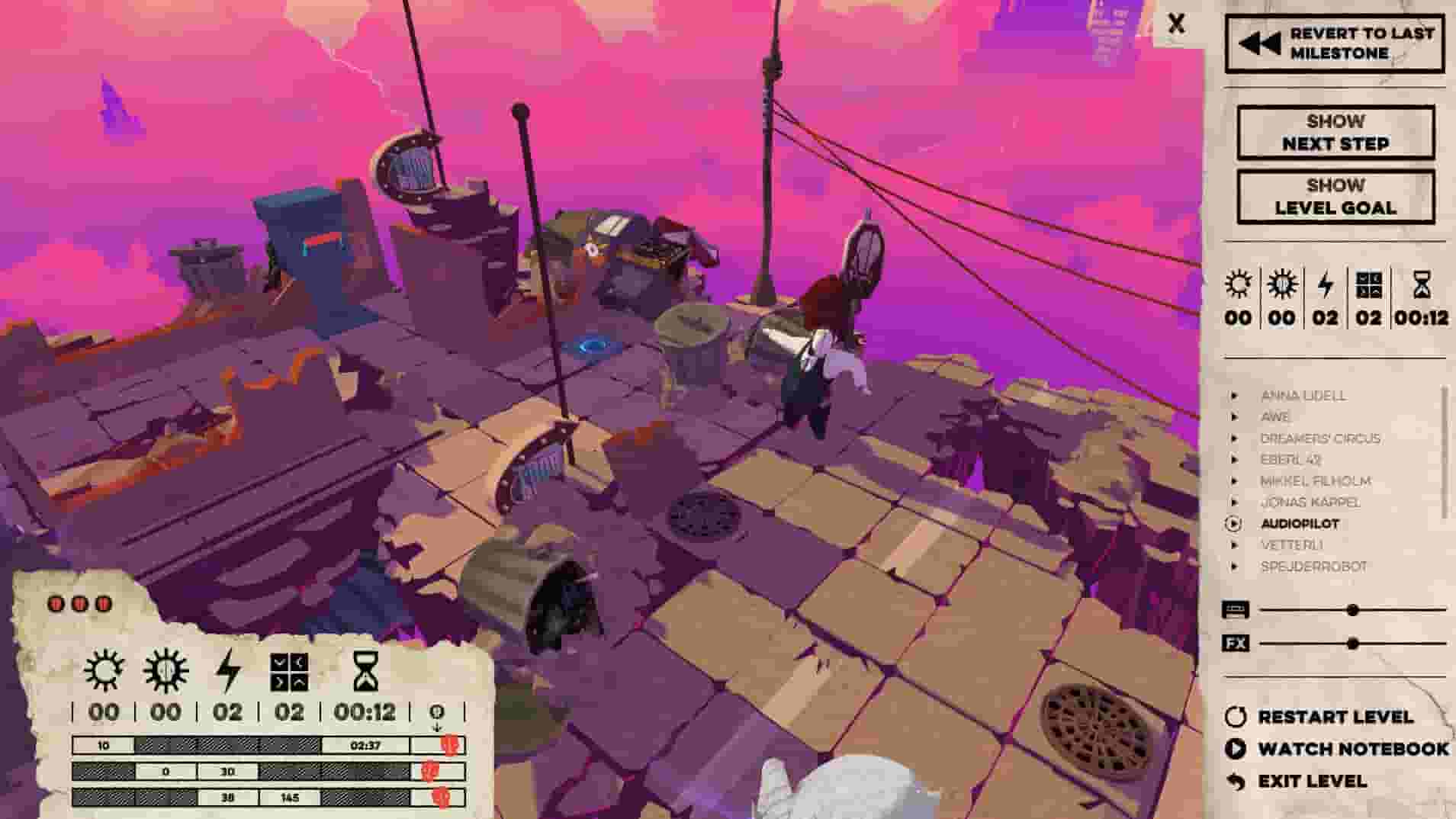
Task: Click the tile-grid pushes counter icon
Action: [x=1369, y=286]
